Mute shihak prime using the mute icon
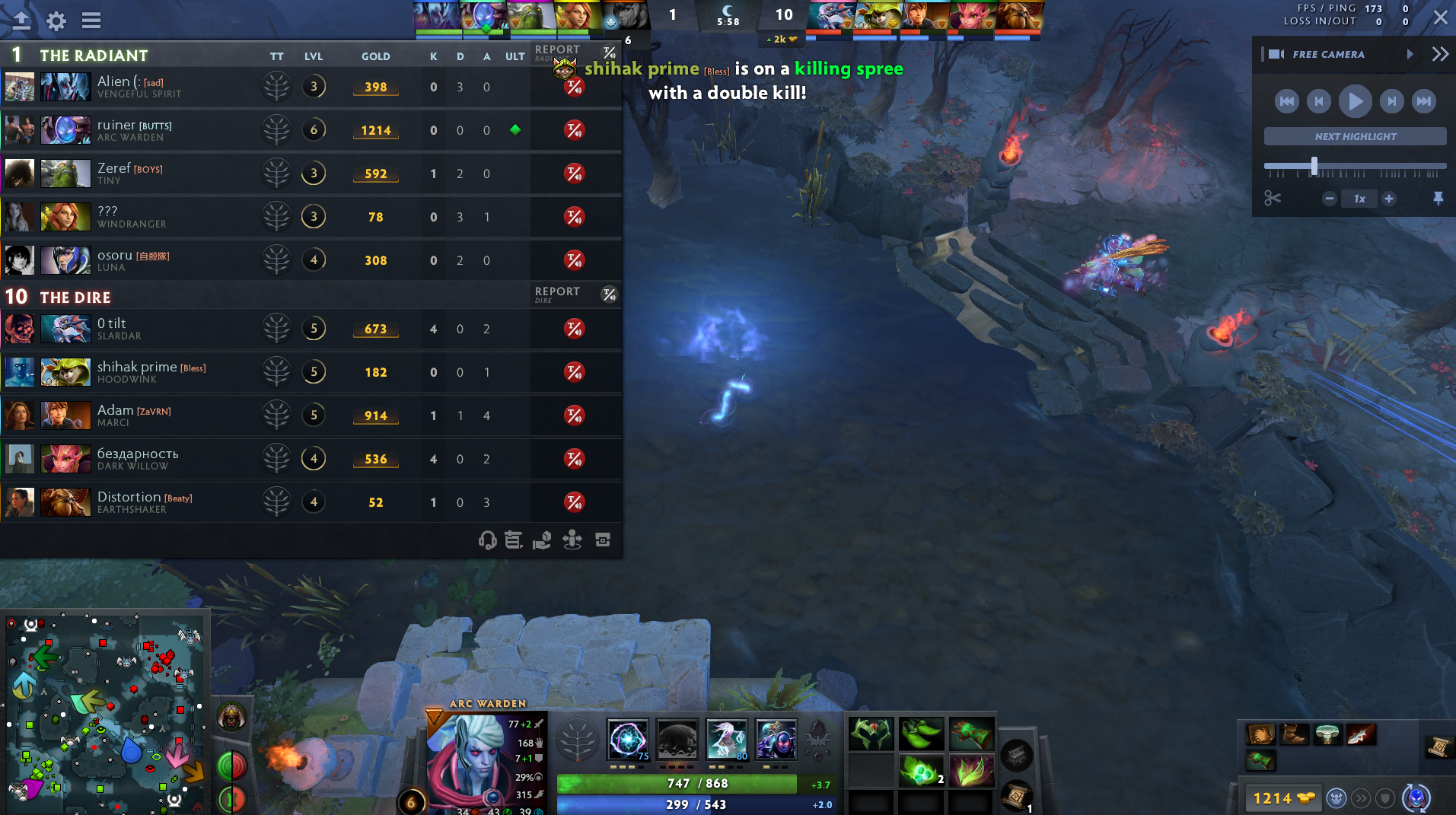1456x815 pixels. (575, 372)
